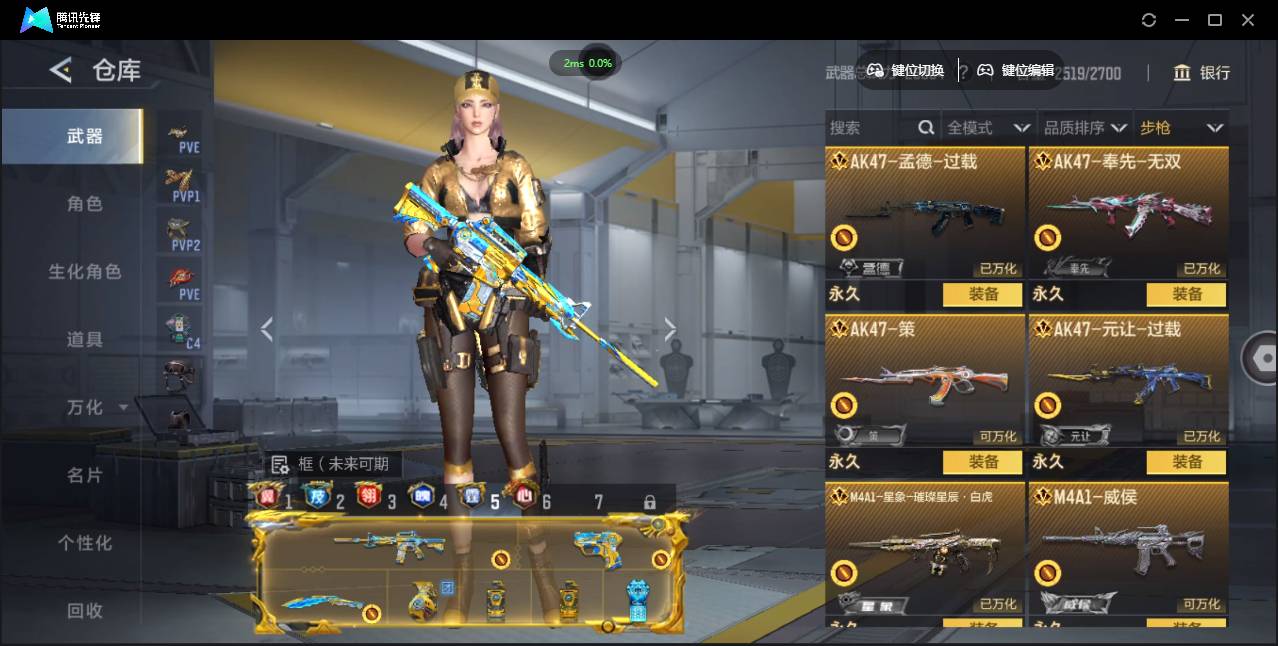Open the 名片 section
1278x646 pixels.
point(85,476)
